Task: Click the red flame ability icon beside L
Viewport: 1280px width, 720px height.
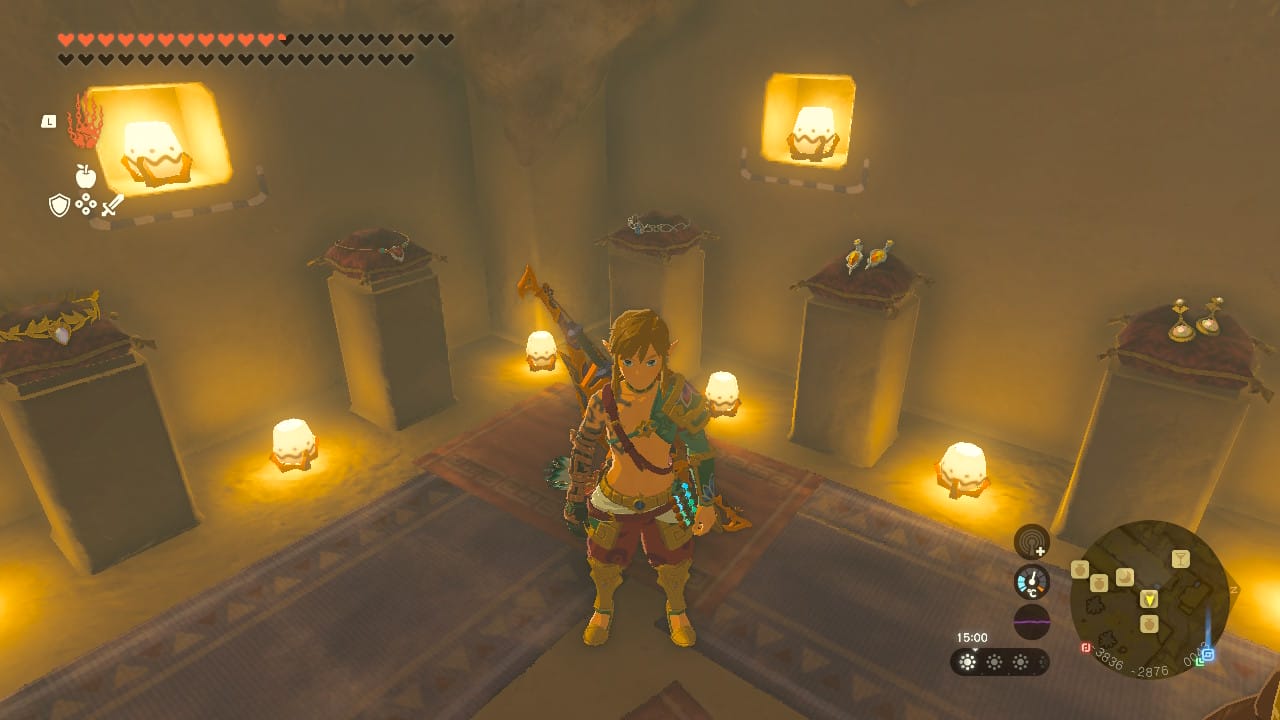Action: click(x=84, y=125)
